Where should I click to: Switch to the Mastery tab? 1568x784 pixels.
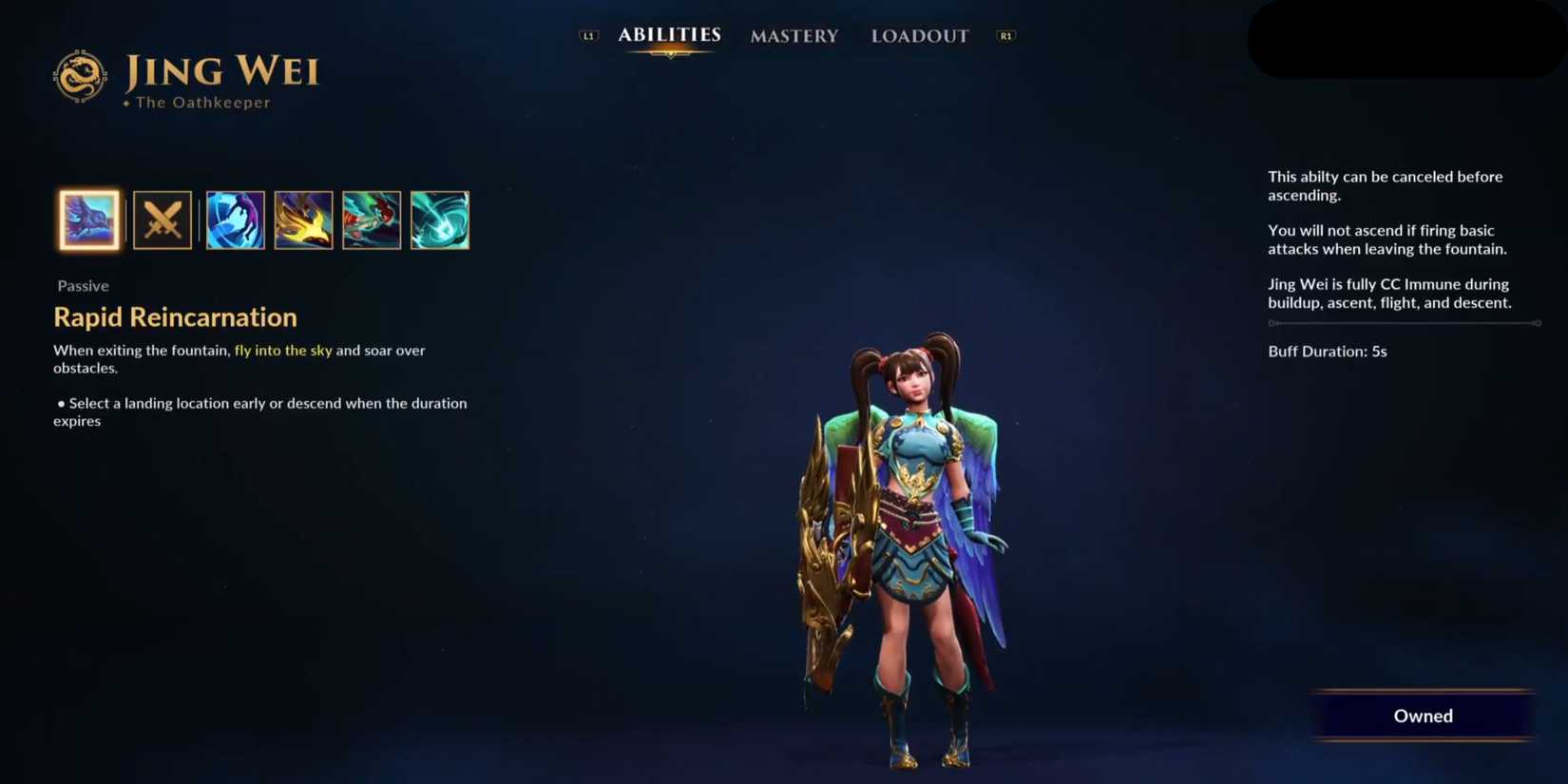(x=794, y=36)
